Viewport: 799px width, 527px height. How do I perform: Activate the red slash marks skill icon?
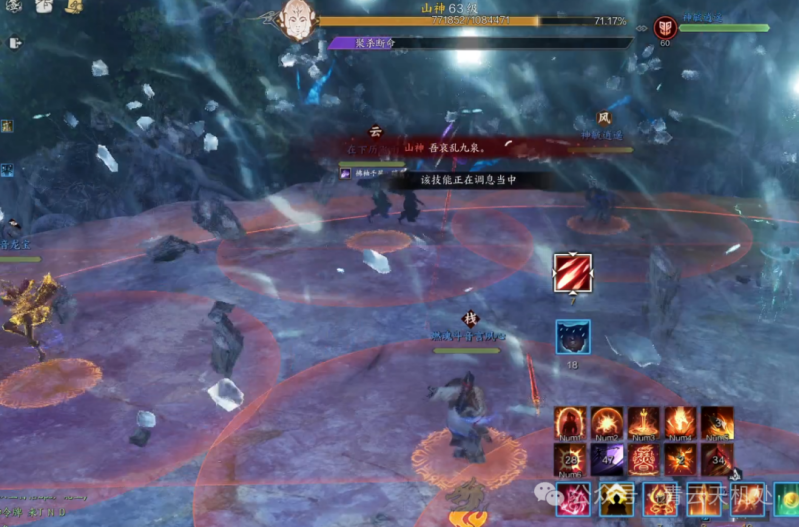tap(573, 273)
